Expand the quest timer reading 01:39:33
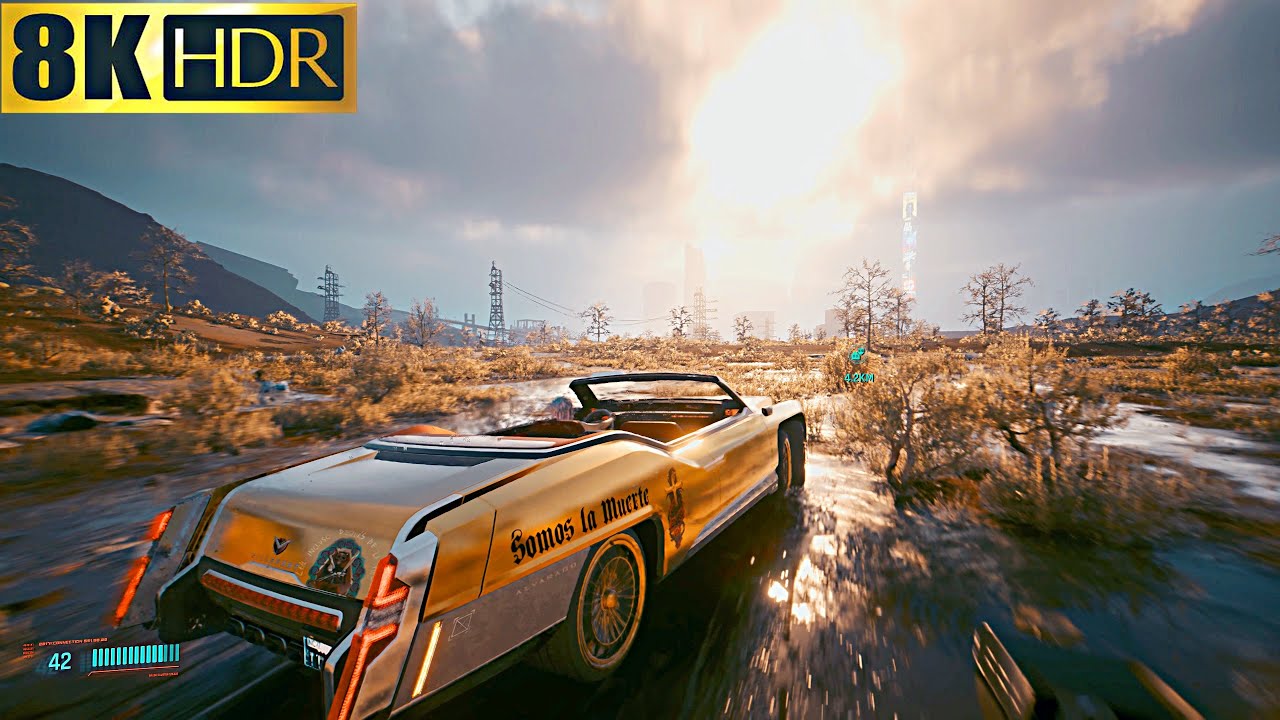 [x=96, y=640]
